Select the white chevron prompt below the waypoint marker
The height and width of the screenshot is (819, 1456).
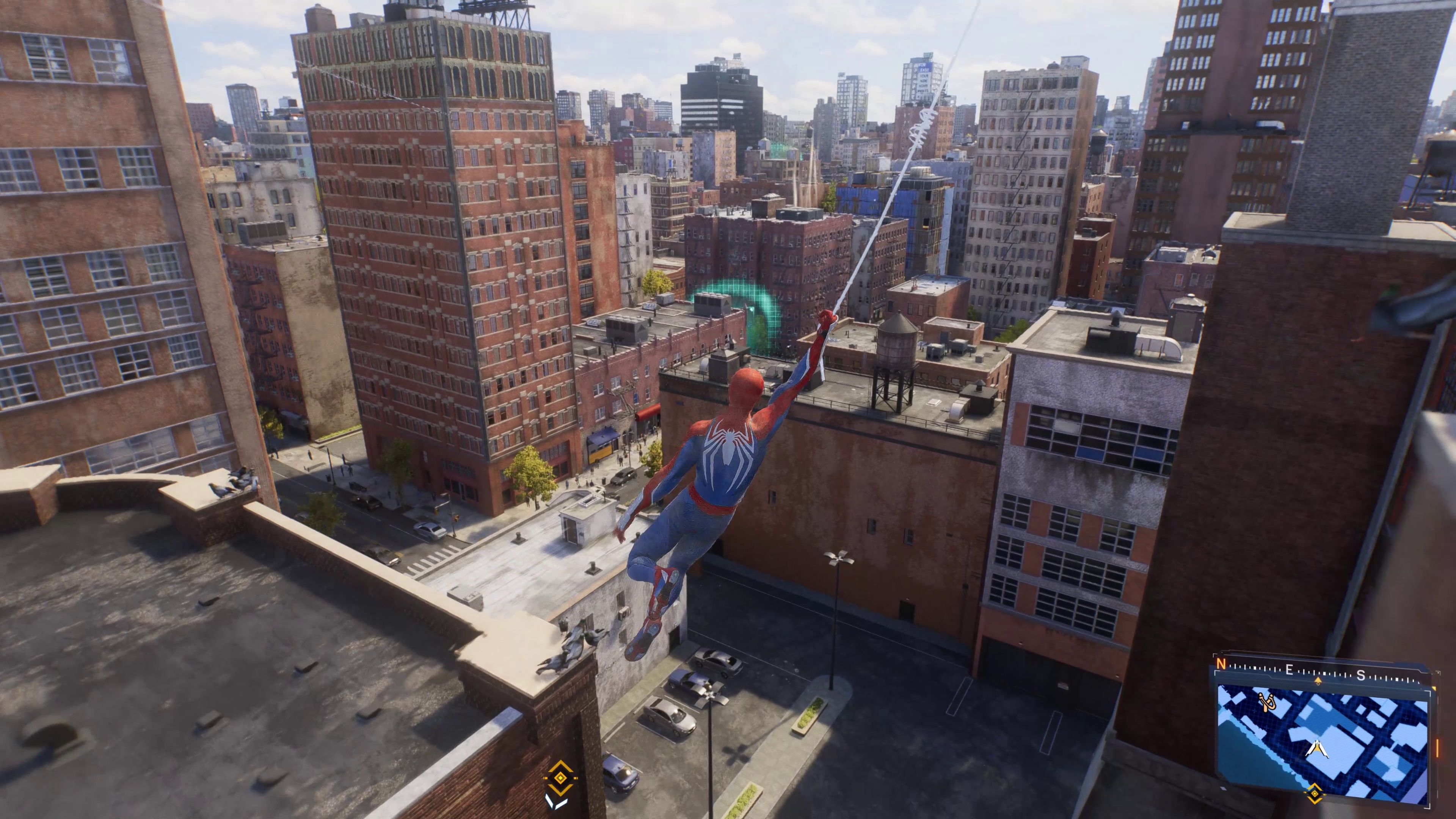tap(557, 803)
